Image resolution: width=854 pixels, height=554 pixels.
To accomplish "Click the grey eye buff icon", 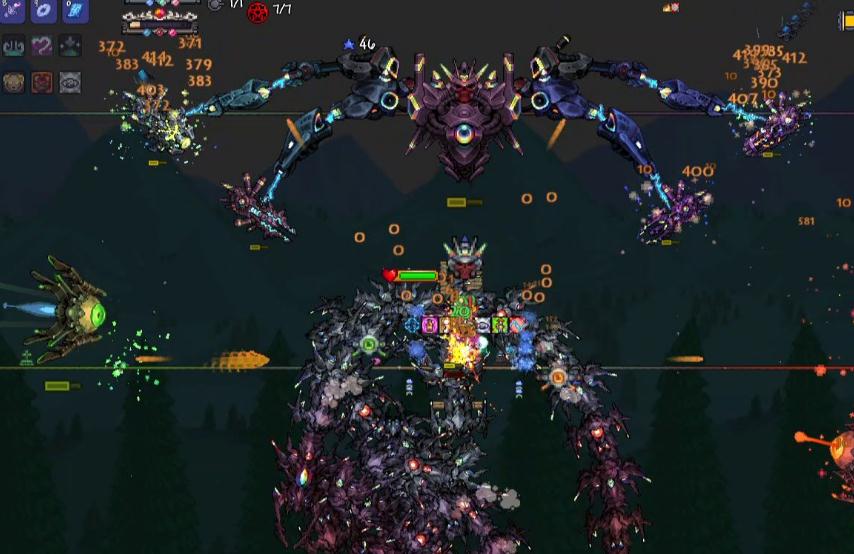I will point(70,82).
